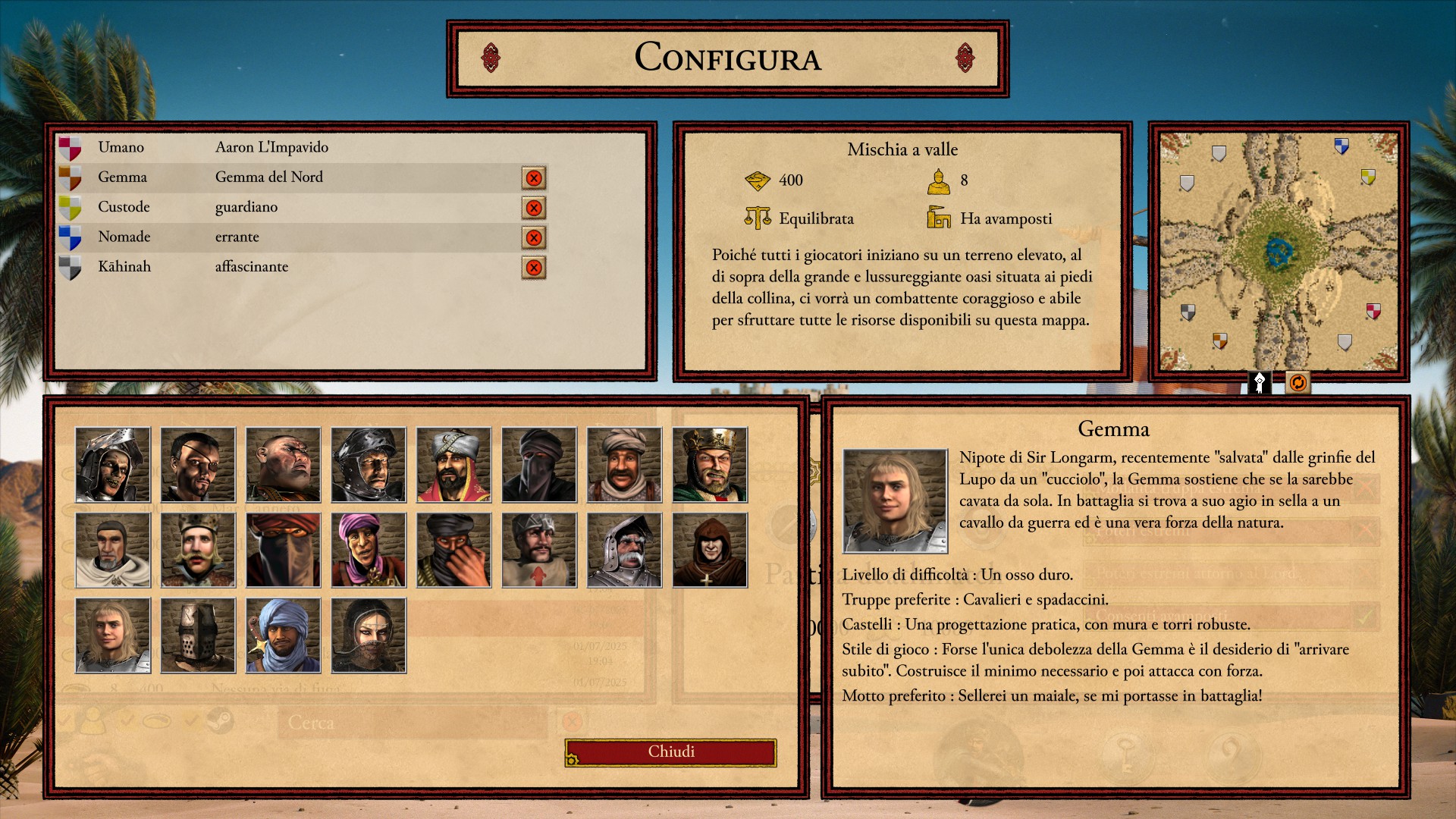Remove Gemma del Nord from the player list

[x=534, y=178]
